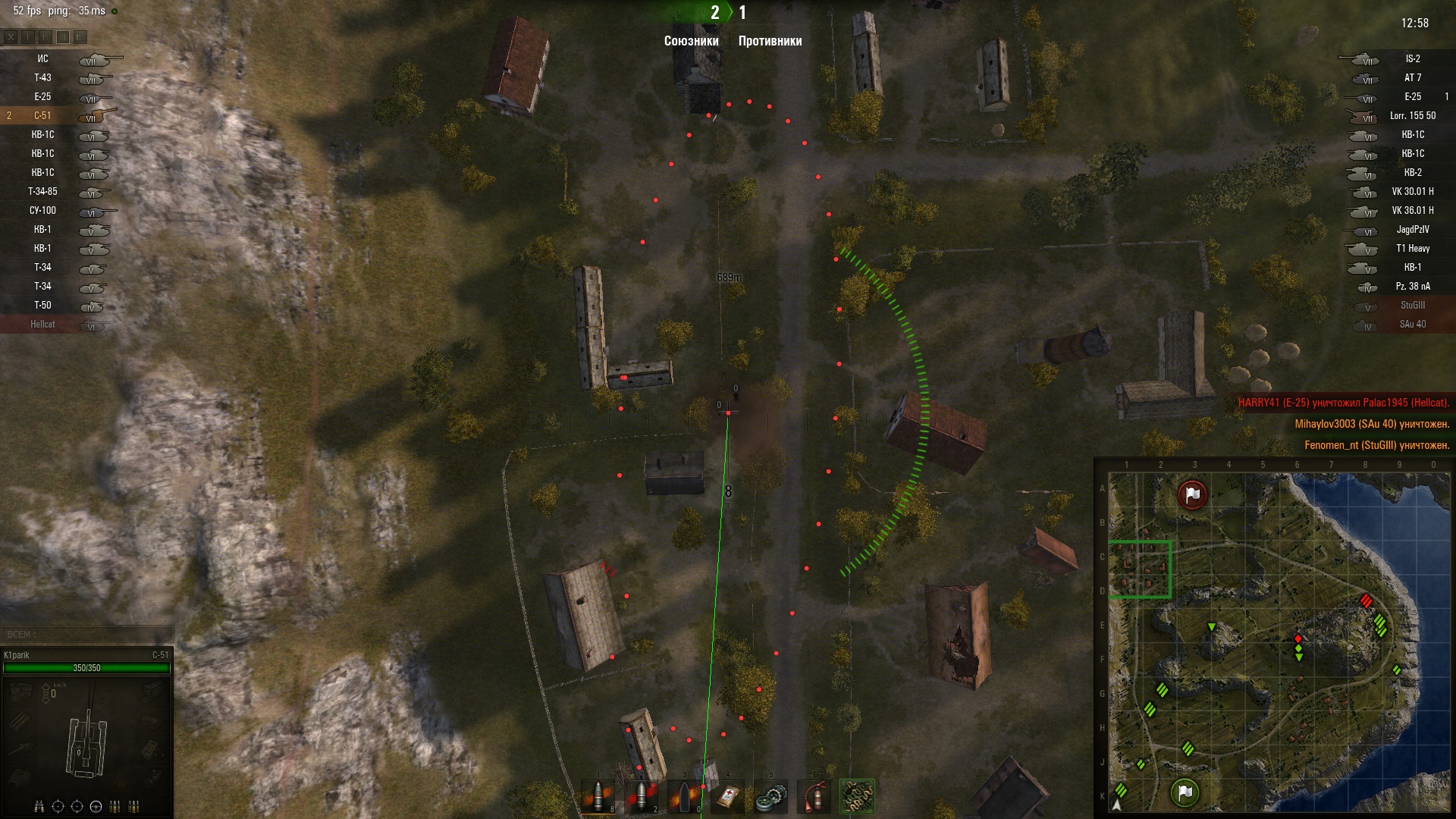Click the camouflage net equipment icon
The width and height of the screenshot is (1456, 819).
point(857,796)
